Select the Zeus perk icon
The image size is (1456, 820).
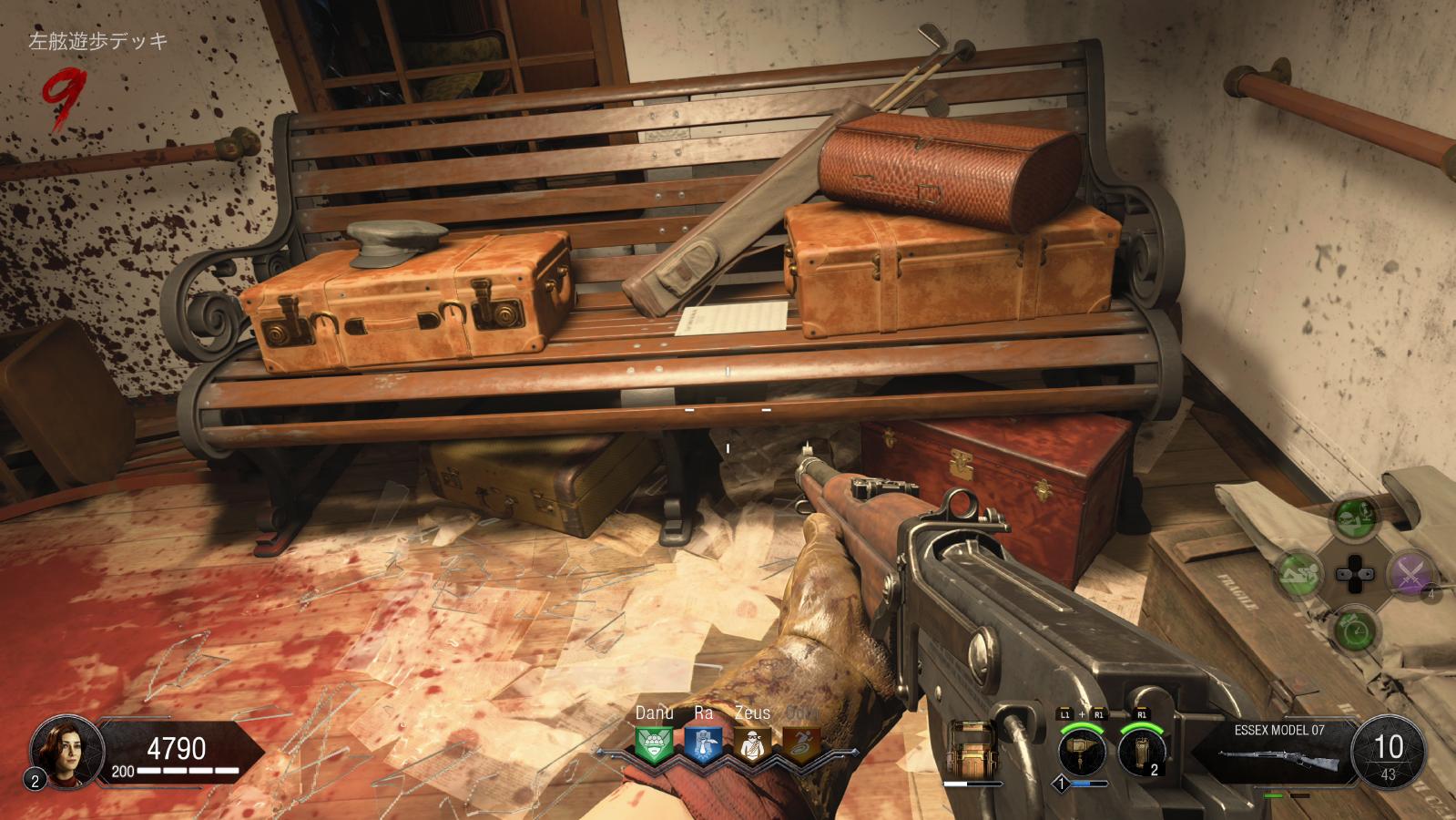coord(752,746)
